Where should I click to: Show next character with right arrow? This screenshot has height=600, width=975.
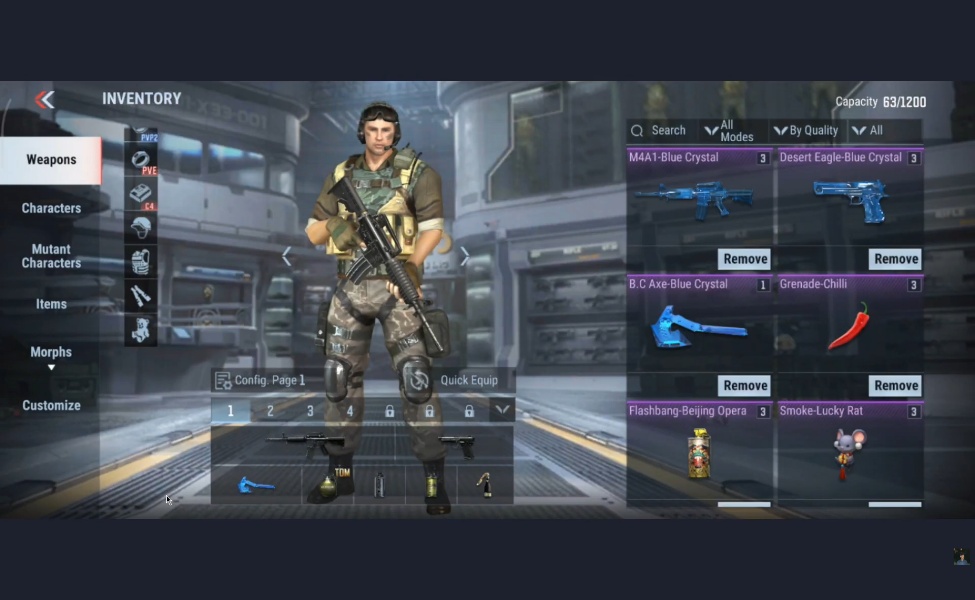[x=464, y=257]
